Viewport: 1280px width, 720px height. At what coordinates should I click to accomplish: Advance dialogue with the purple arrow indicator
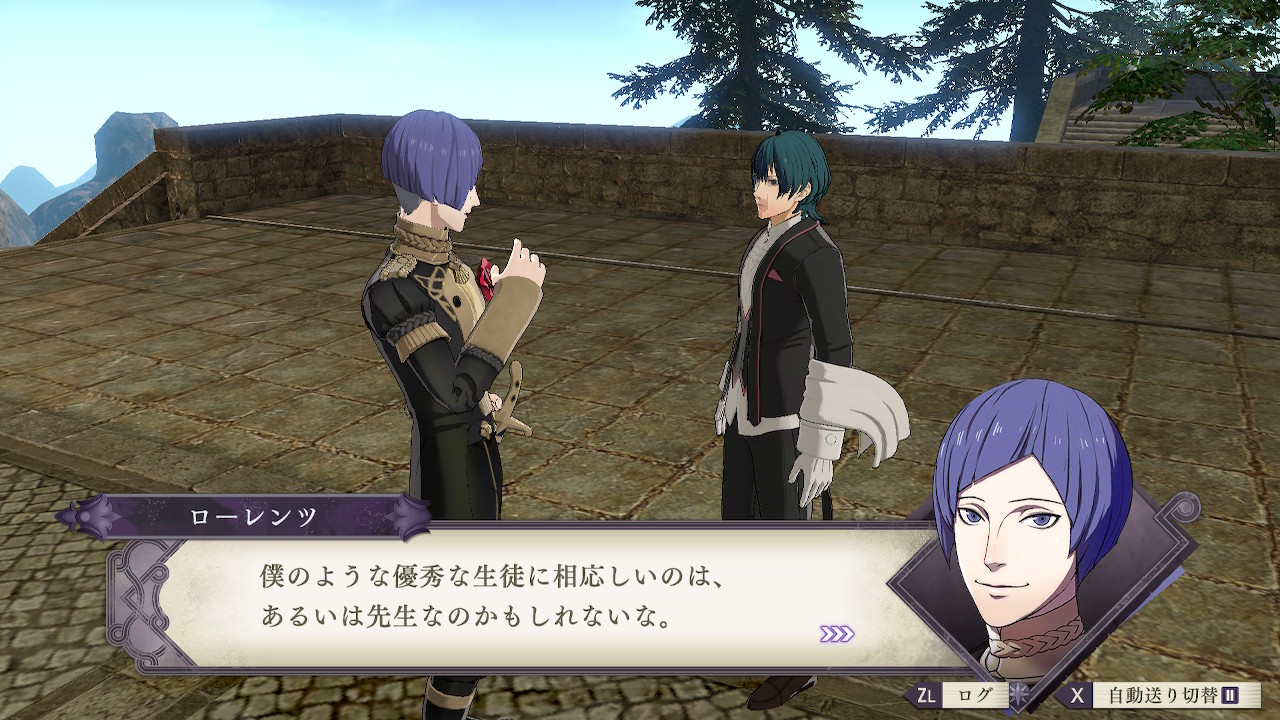(x=836, y=634)
